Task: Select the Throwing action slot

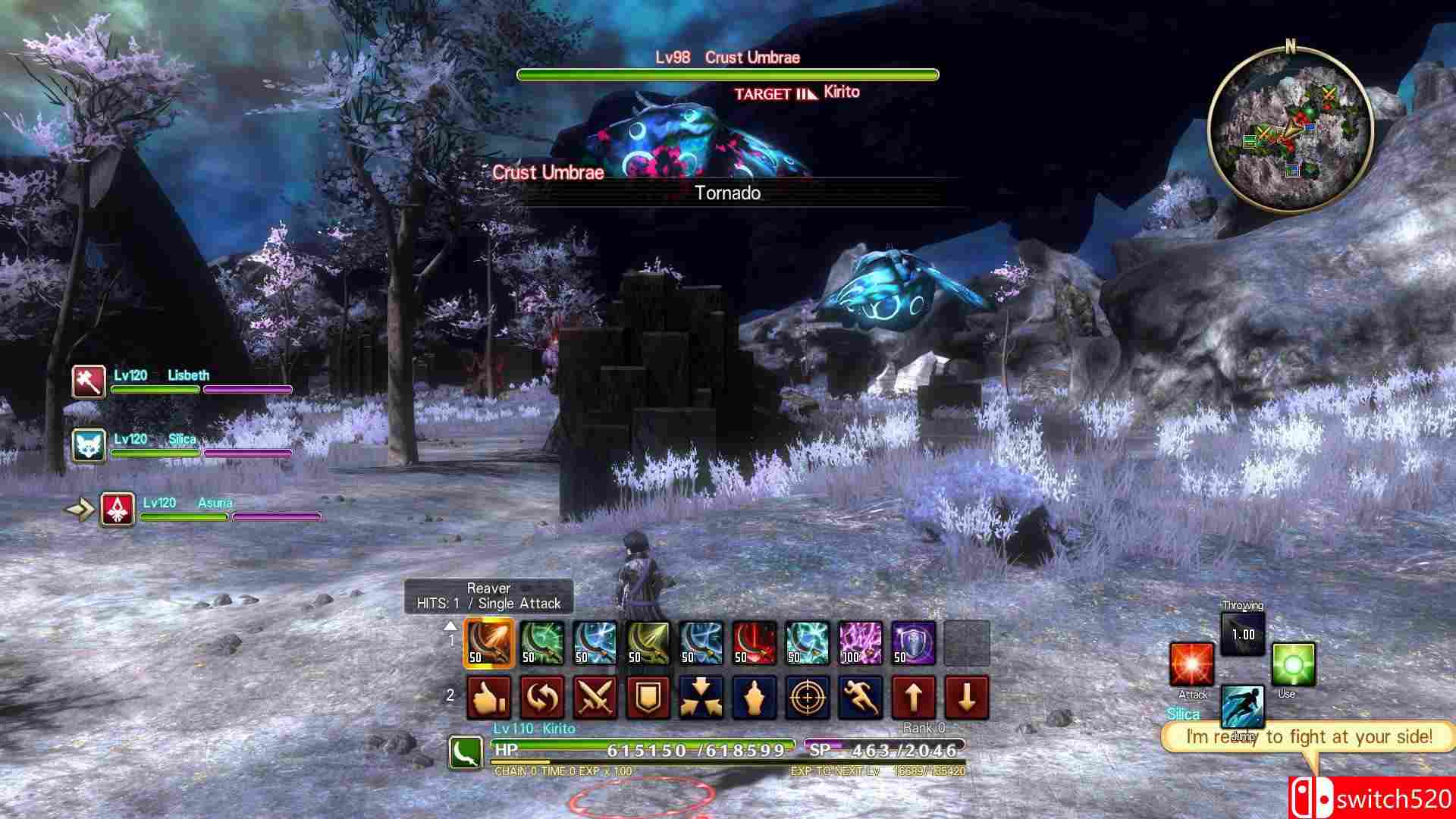Action: (x=1243, y=633)
